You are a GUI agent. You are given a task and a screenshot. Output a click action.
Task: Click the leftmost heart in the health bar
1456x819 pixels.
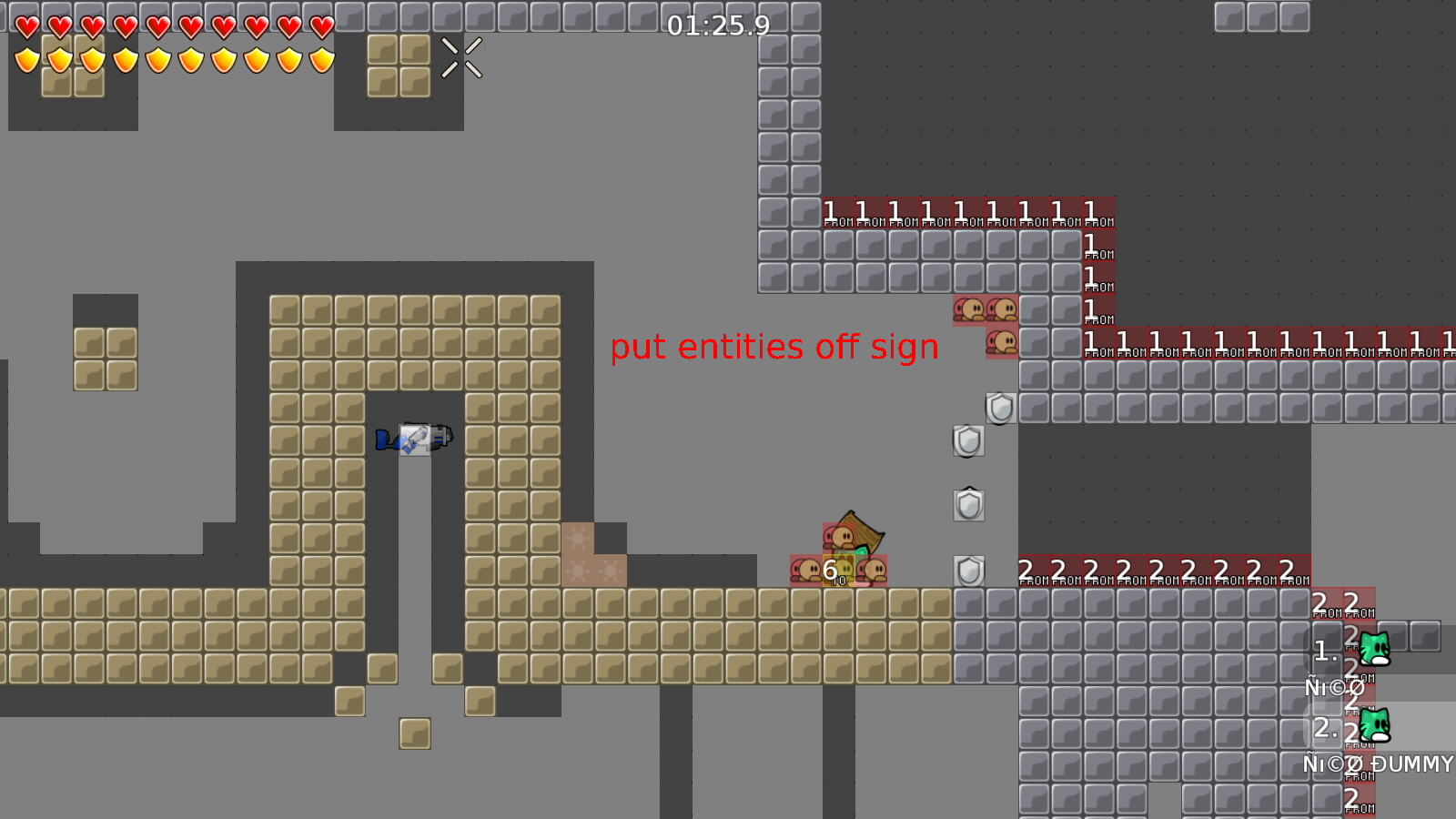[25, 27]
